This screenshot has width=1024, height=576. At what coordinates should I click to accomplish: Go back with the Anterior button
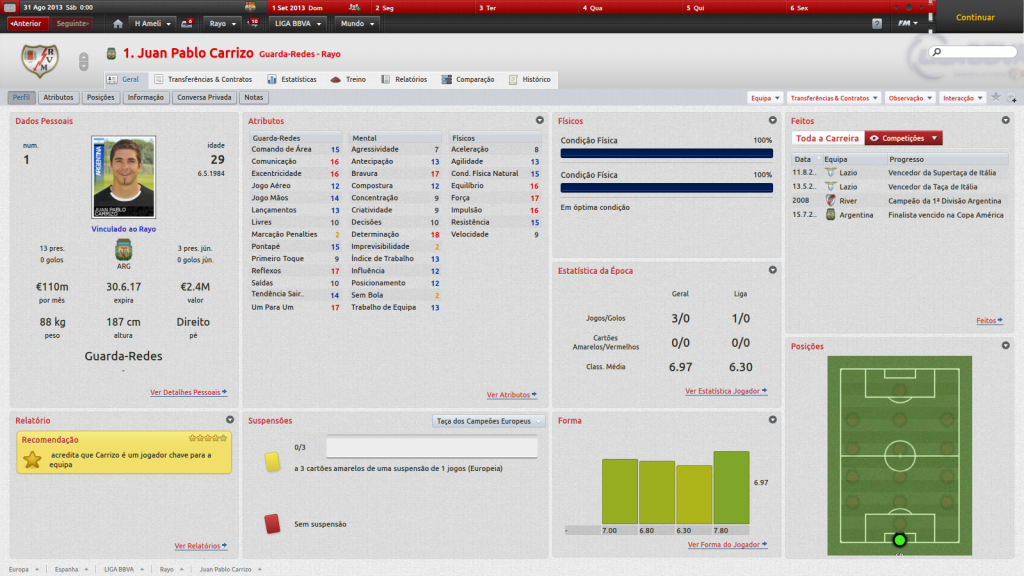click(x=27, y=22)
